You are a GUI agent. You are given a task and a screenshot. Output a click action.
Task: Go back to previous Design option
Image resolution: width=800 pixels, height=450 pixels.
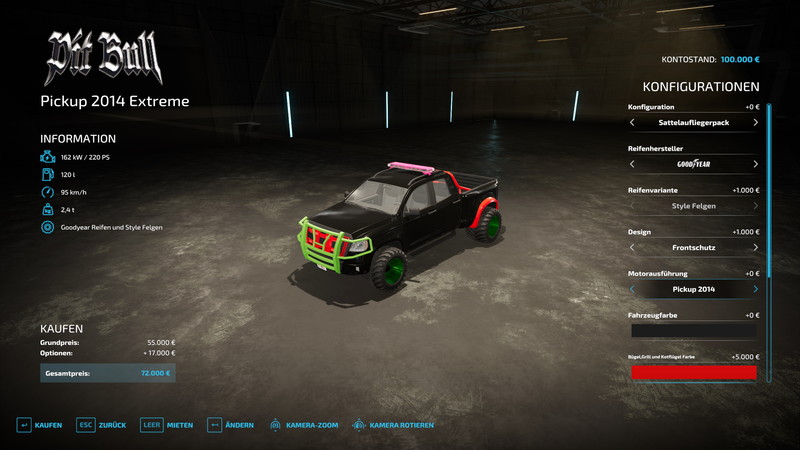point(632,248)
